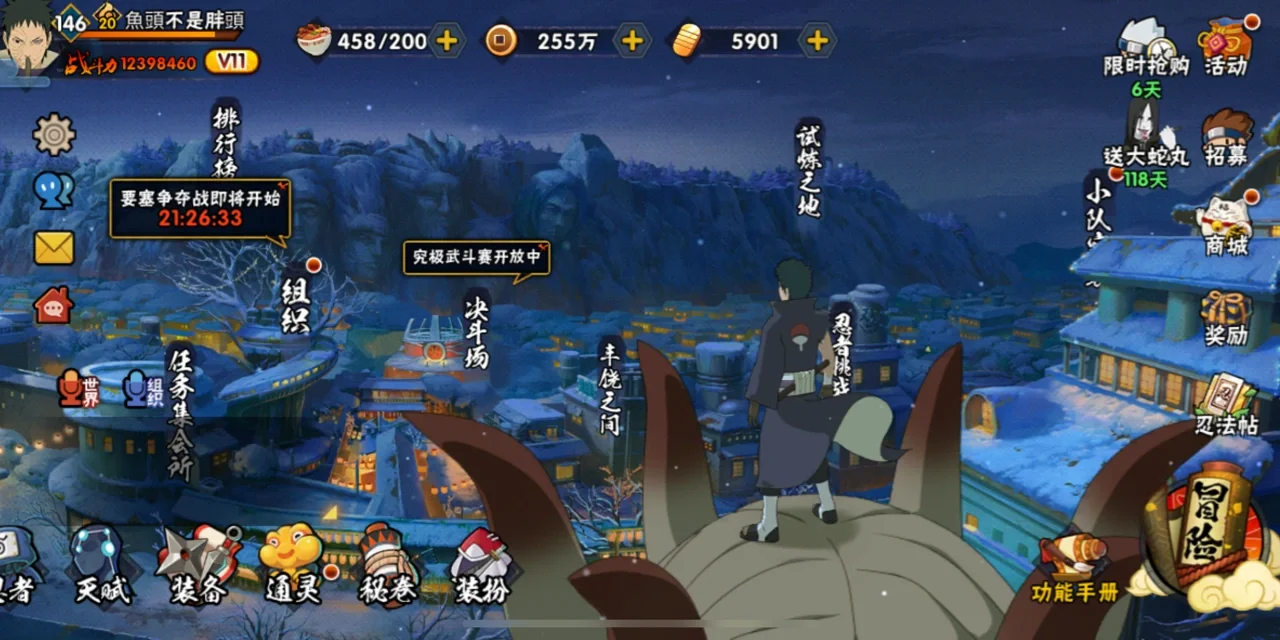Buy more copper coins with plus button
The width and height of the screenshot is (1280, 640).
632,41
